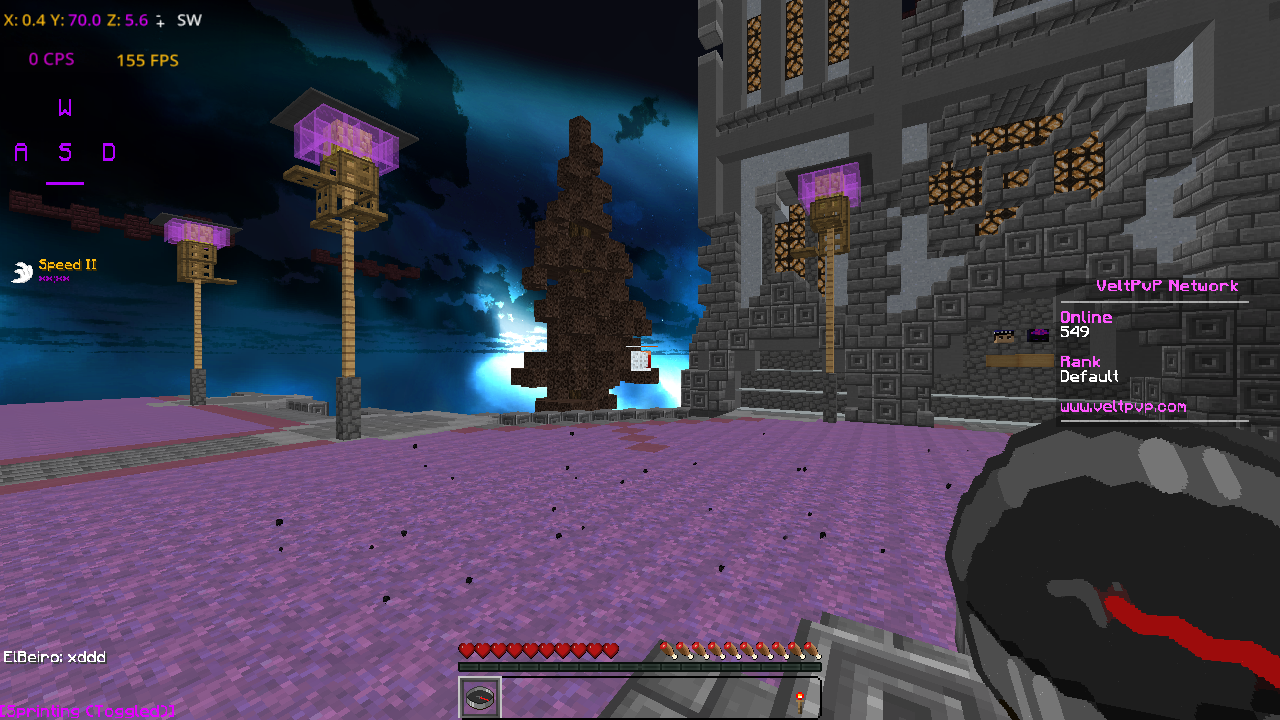This screenshot has width=1280, height=720.
Task: Click the W key on the keystrokes display
Action: [x=65, y=107]
